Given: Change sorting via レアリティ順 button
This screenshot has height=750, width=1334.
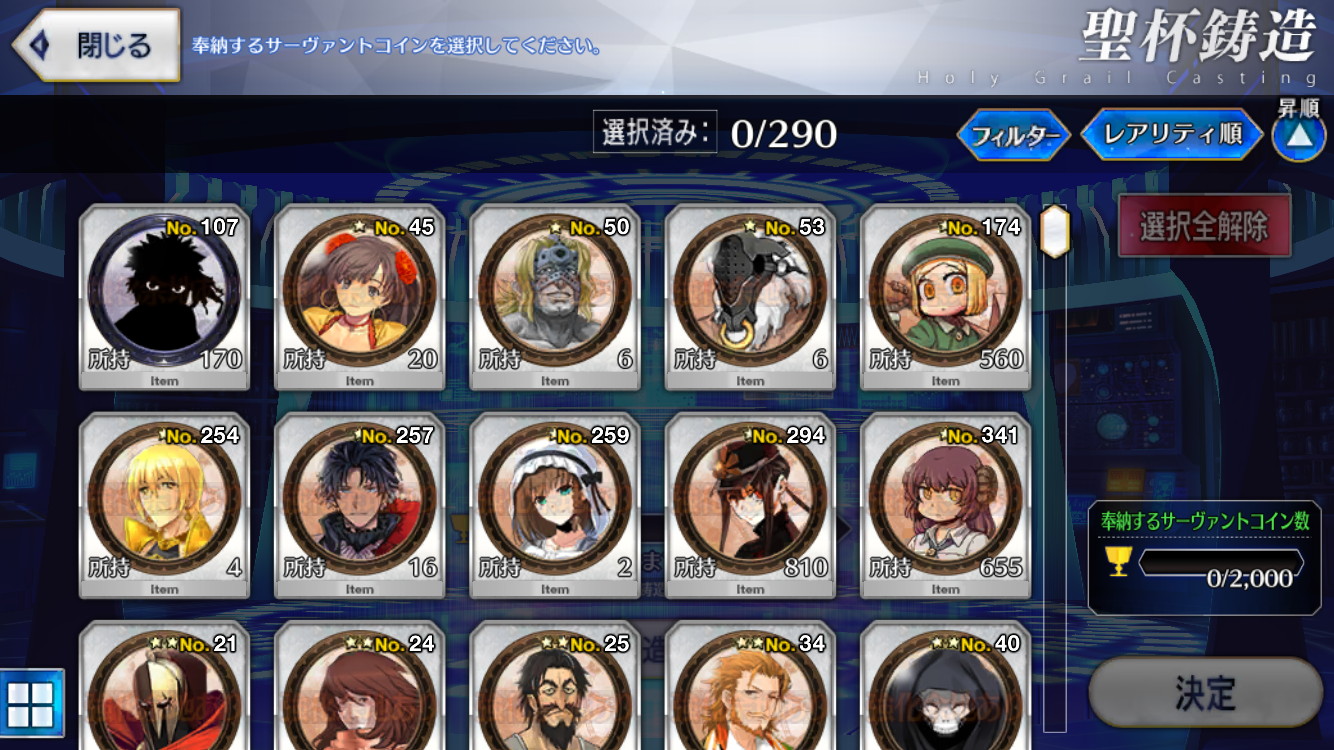Looking at the screenshot, I should 1172,135.
